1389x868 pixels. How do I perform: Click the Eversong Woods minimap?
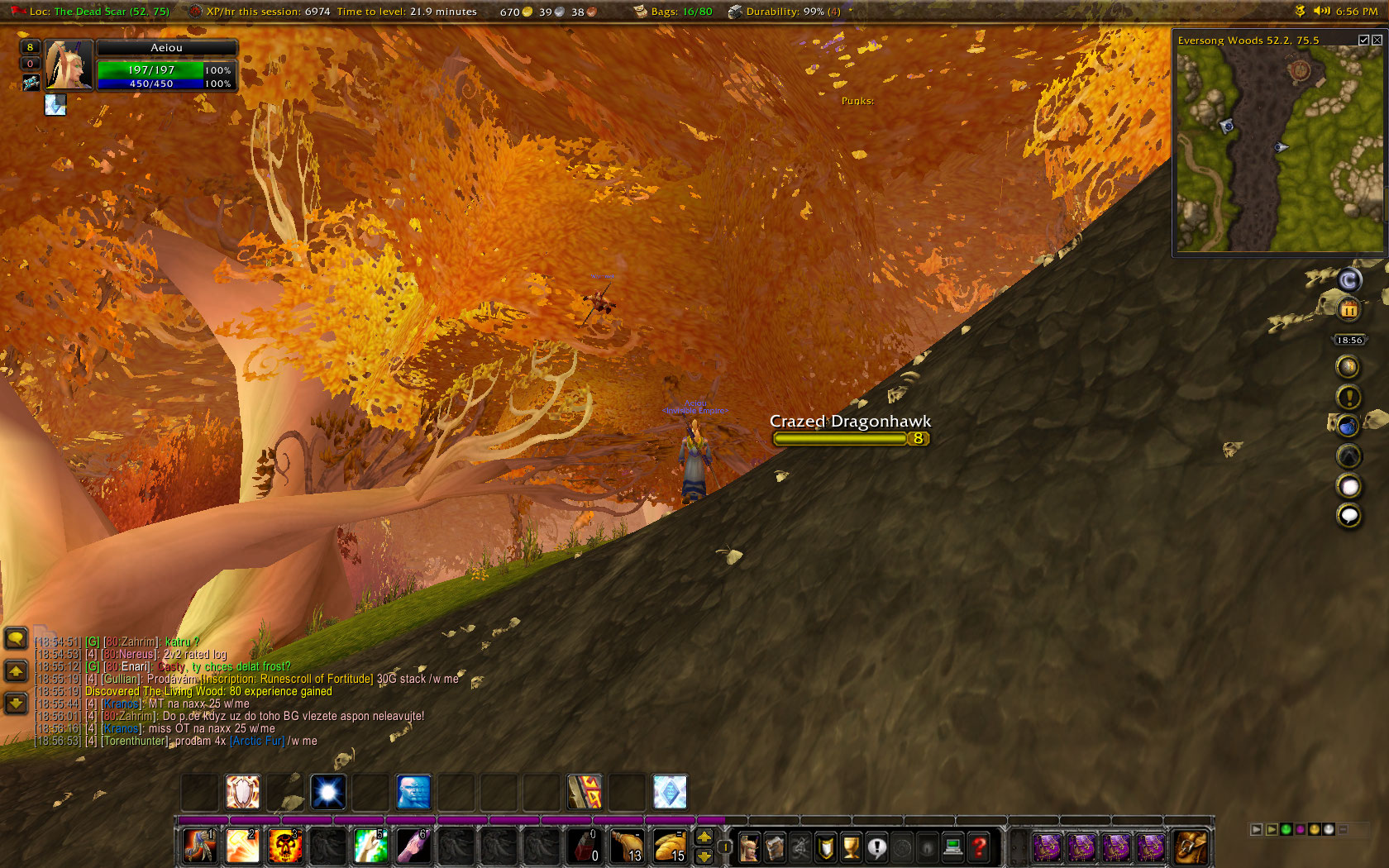(1278, 149)
